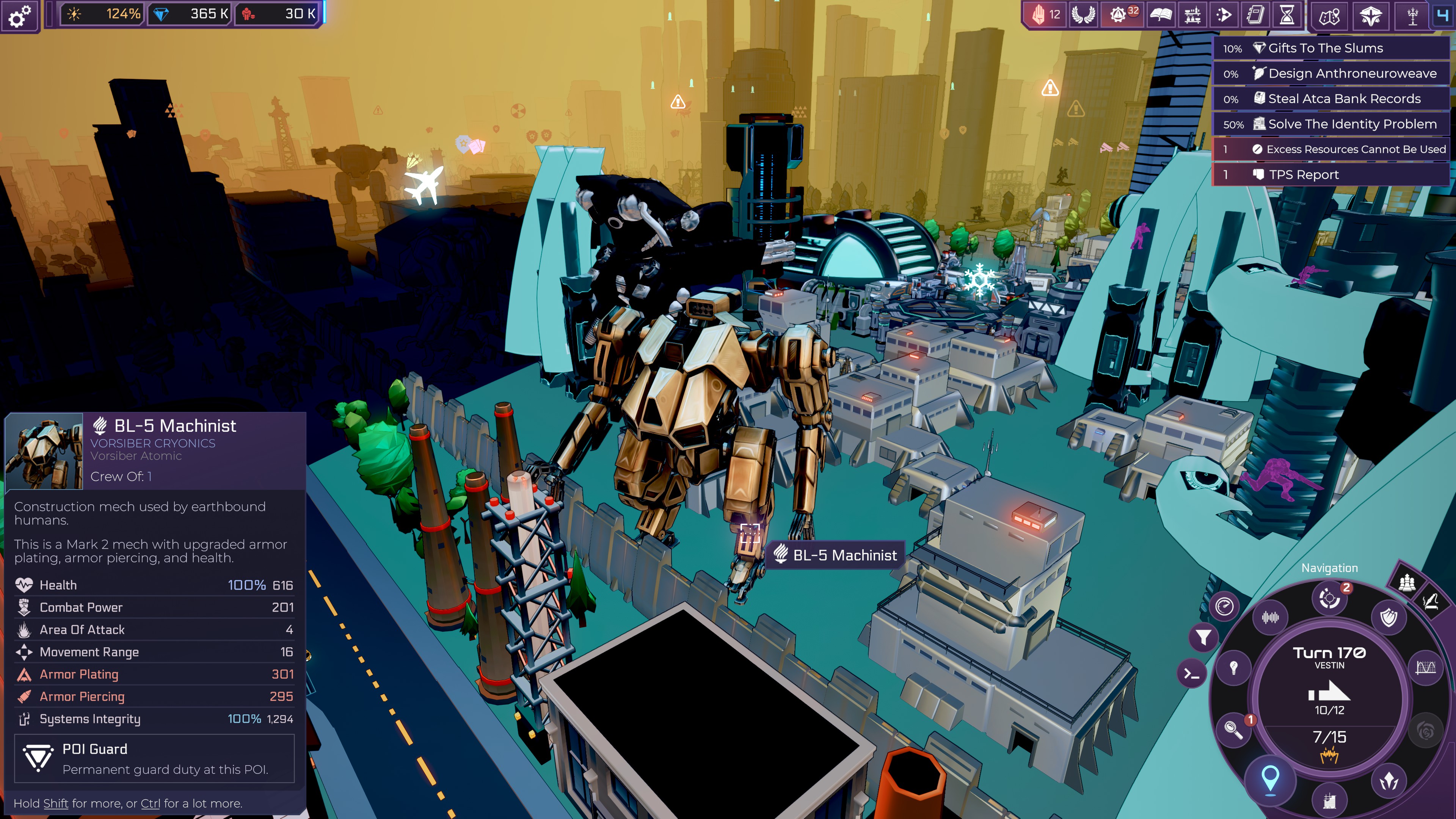Click the alert gear icon showing 32

click(x=1122, y=15)
